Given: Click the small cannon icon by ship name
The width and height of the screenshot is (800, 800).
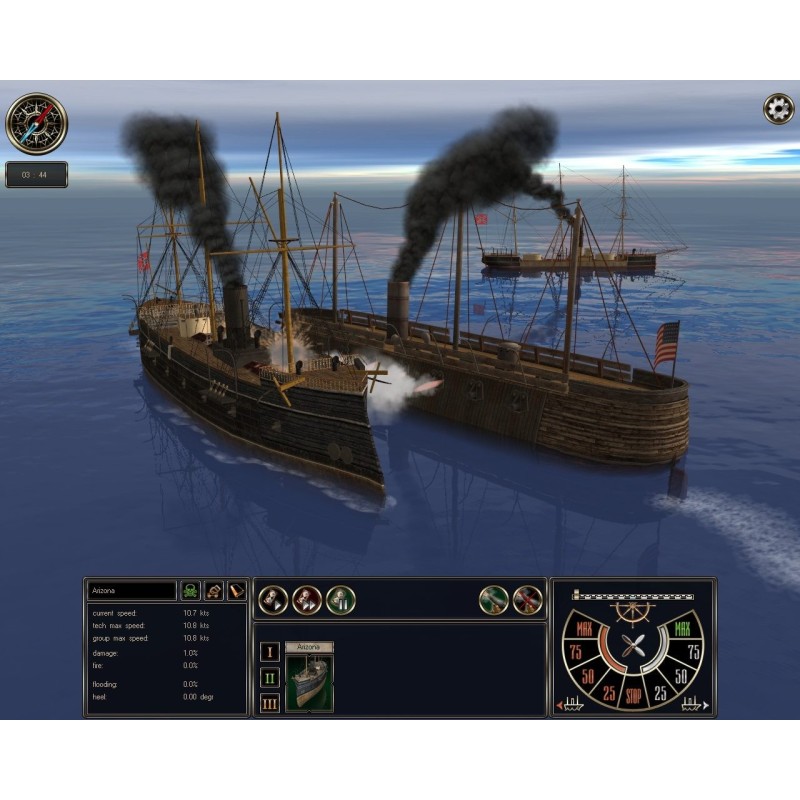Looking at the screenshot, I should point(215,591).
